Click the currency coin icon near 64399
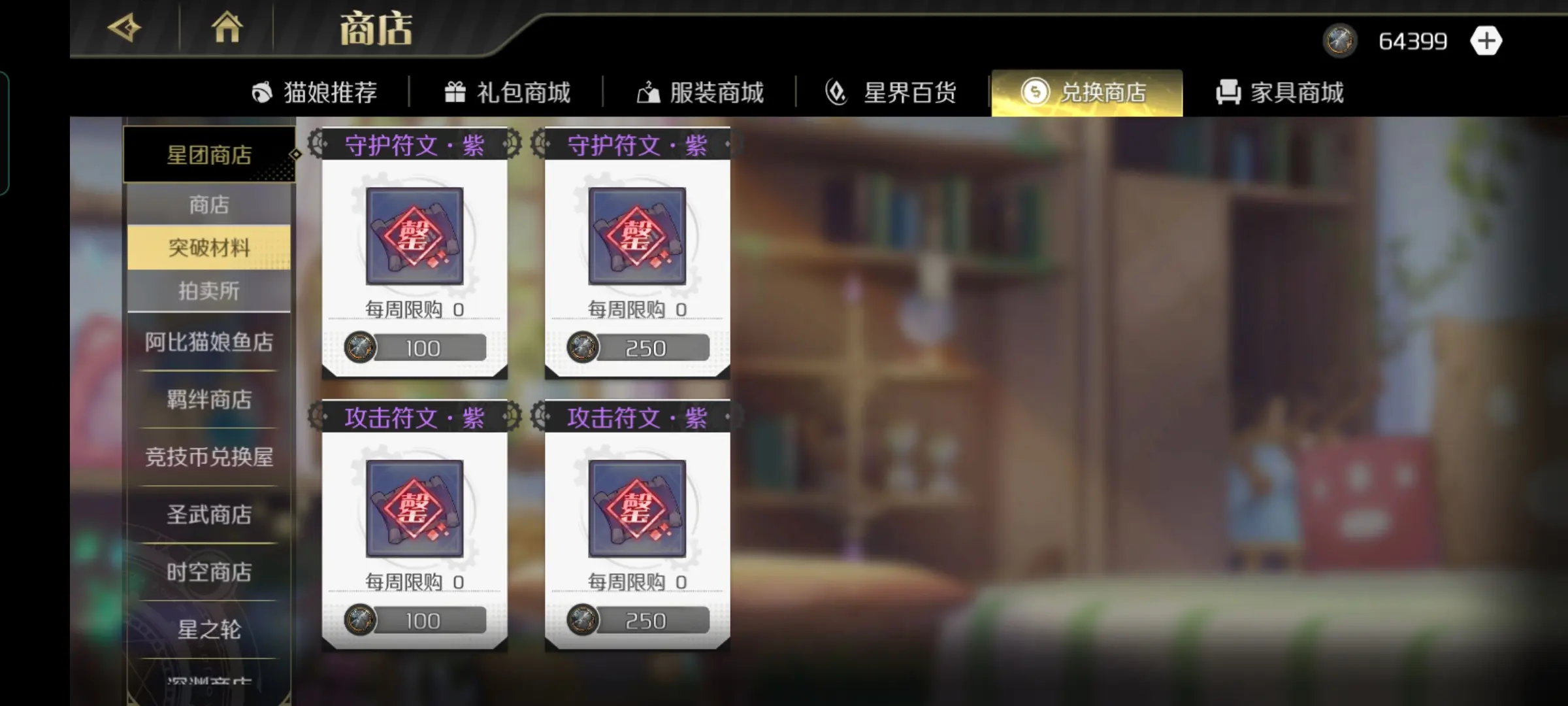The width and height of the screenshot is (1568, 706). pyautogui.click(x=1340, y=39)
